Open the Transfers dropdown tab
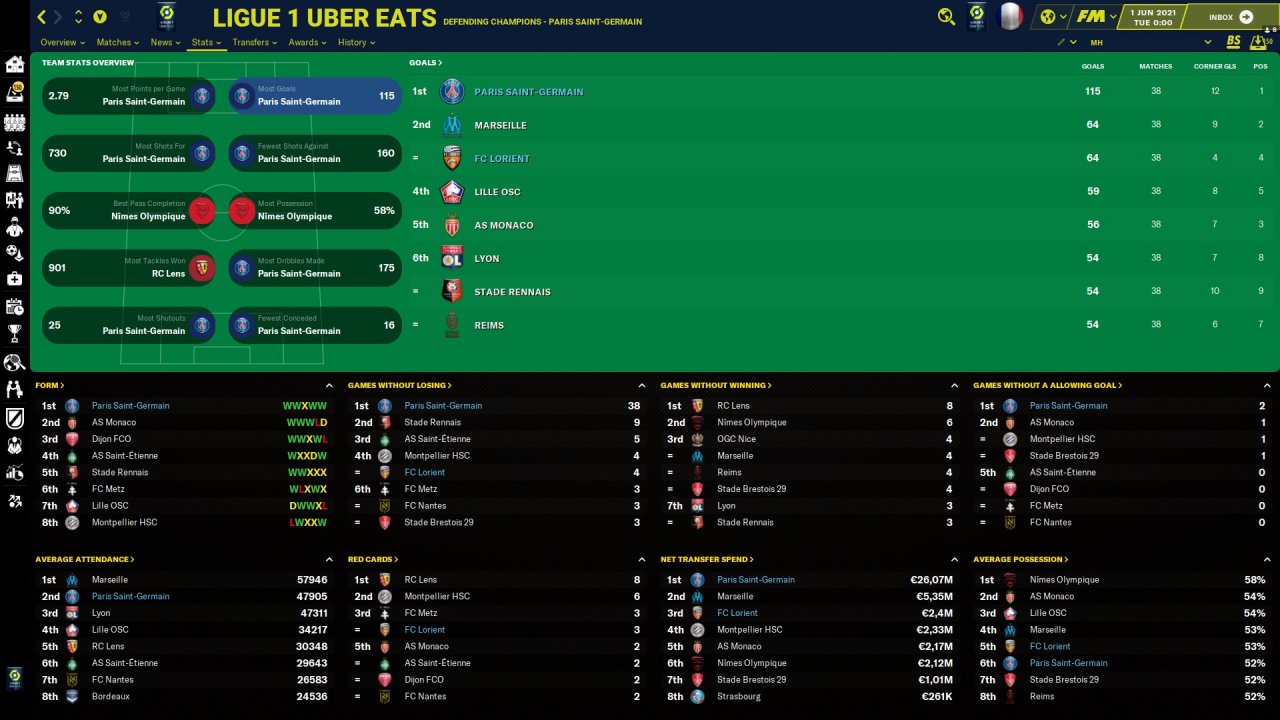The image size is (1280, 720). 254,43
